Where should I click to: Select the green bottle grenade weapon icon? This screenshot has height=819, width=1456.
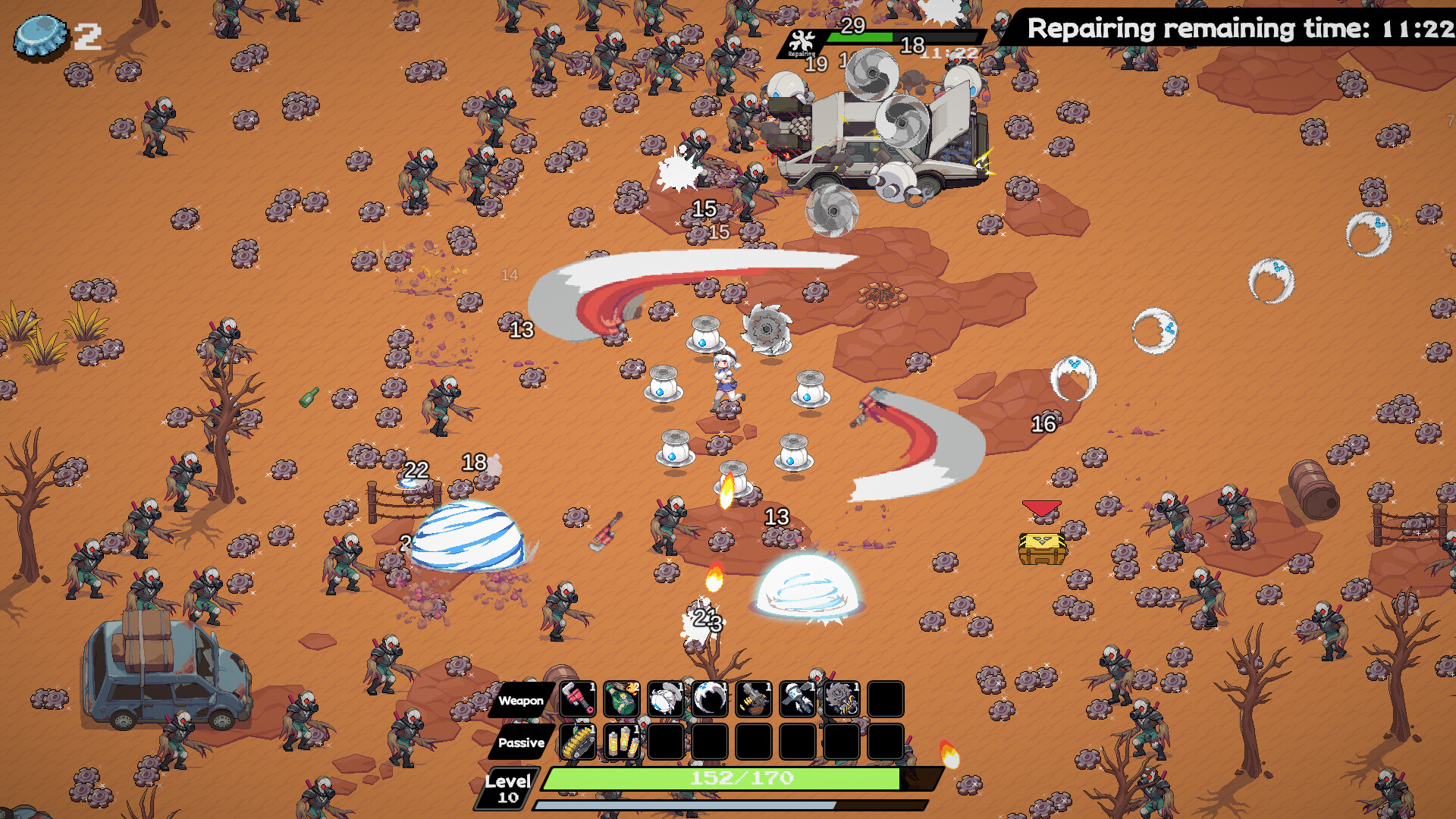[x=620, y=699]
